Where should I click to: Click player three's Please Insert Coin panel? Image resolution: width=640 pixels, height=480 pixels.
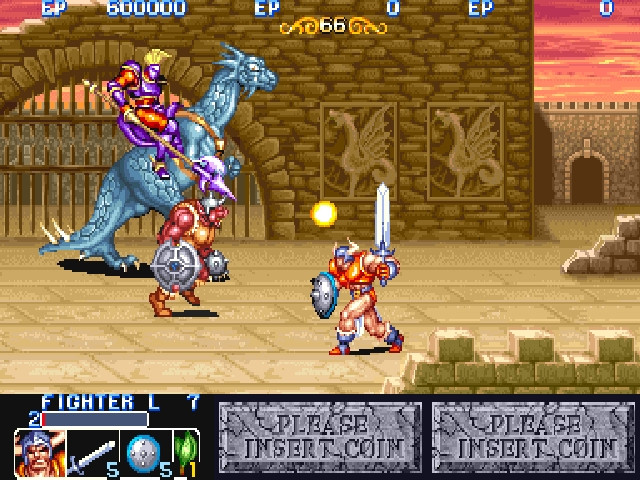534,437
